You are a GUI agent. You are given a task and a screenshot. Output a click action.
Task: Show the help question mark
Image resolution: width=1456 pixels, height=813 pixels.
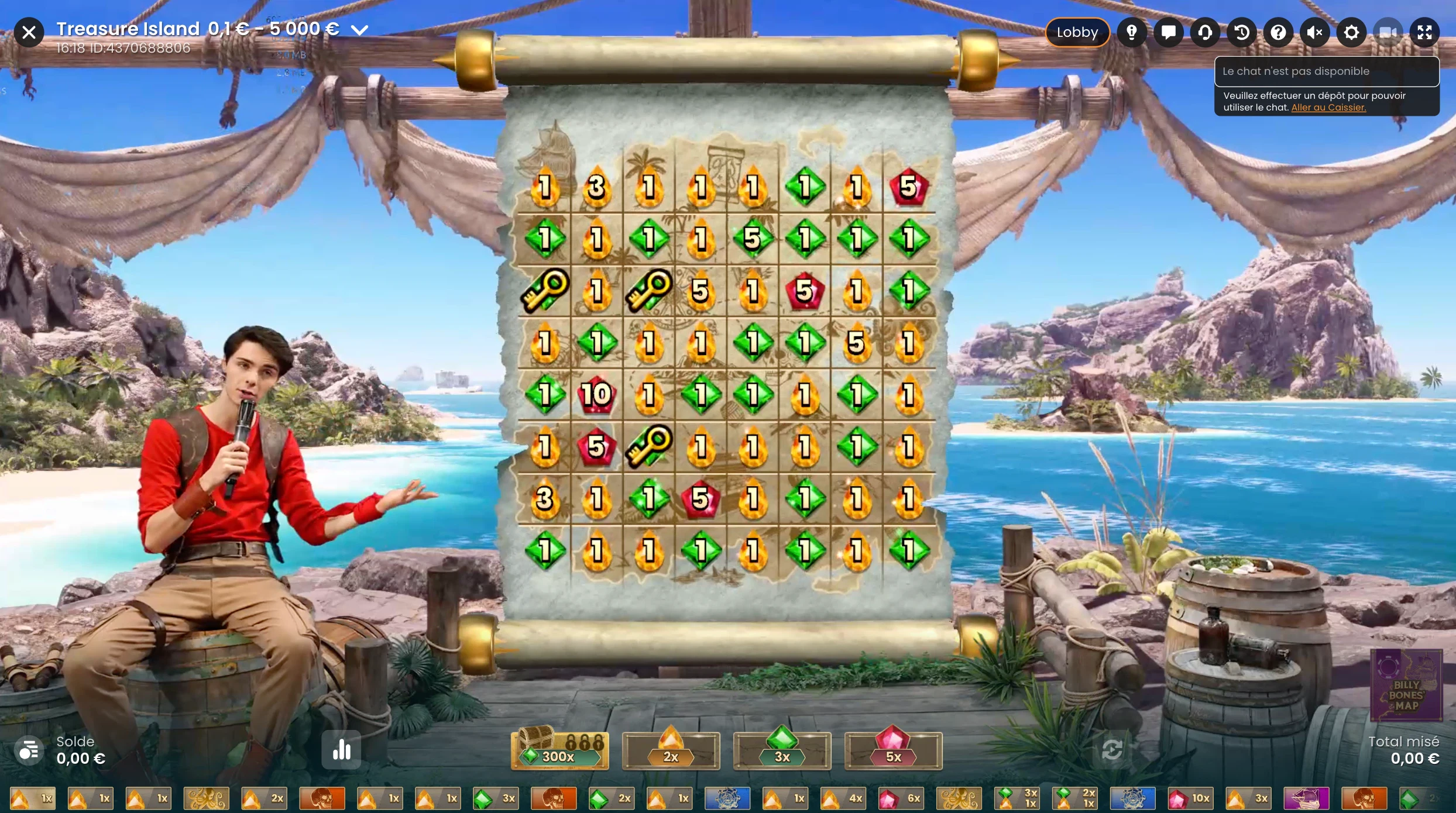click(1278, 32)
